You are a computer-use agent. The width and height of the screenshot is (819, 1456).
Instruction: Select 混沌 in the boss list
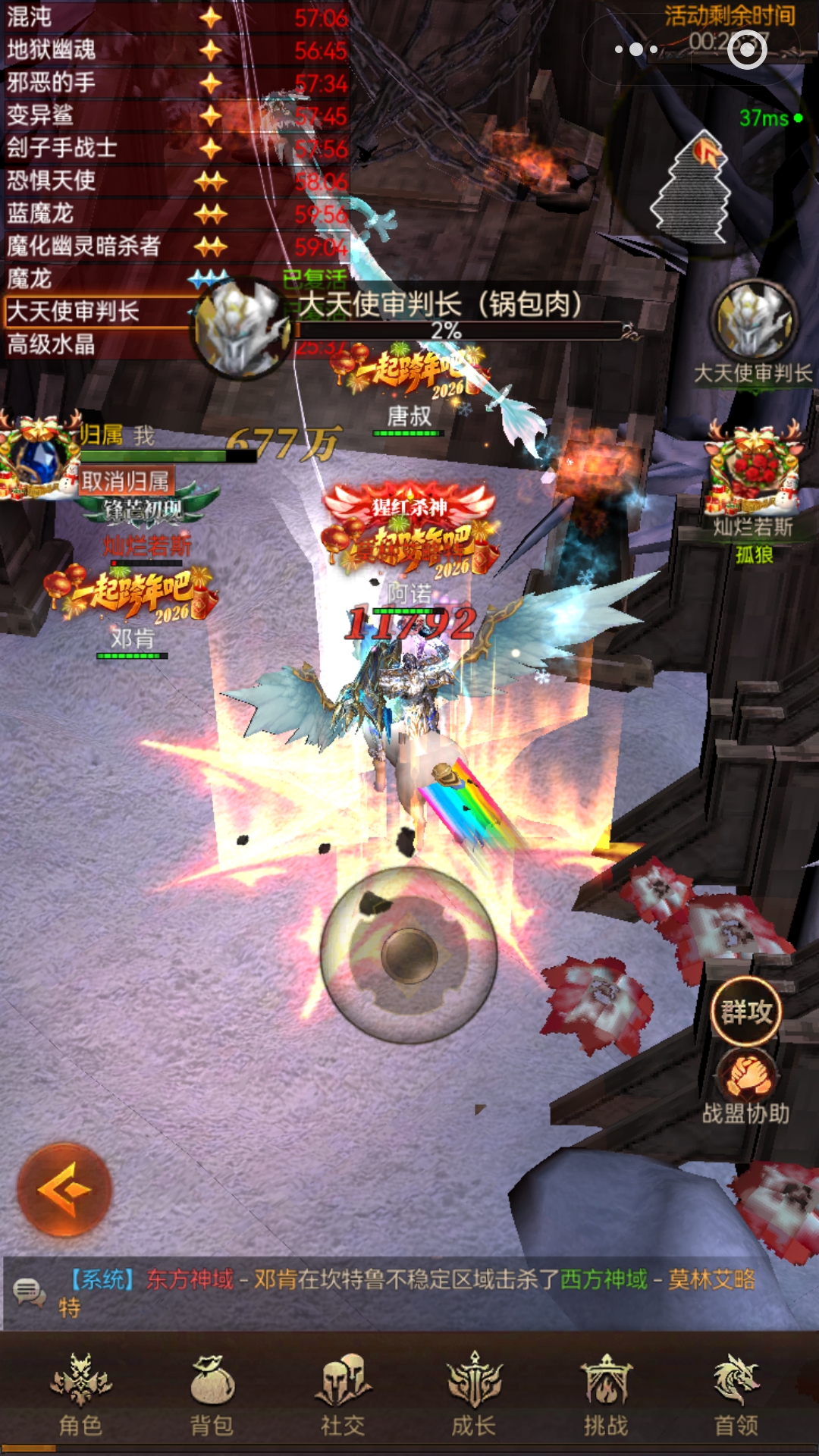[99, 17]
